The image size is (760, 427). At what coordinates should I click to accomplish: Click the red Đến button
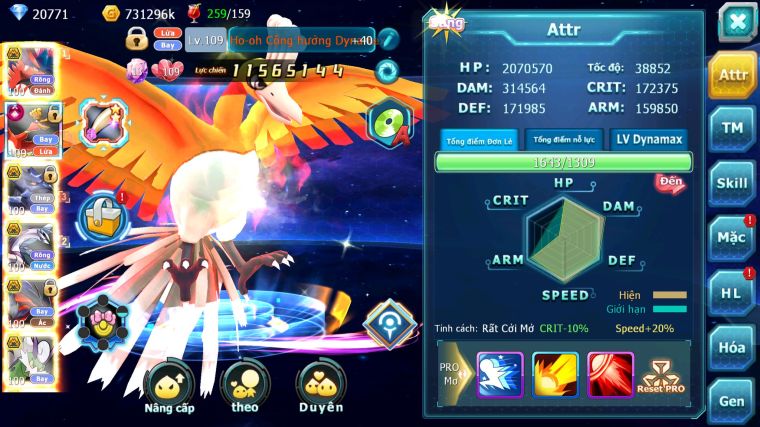click(x=670, y=182)
